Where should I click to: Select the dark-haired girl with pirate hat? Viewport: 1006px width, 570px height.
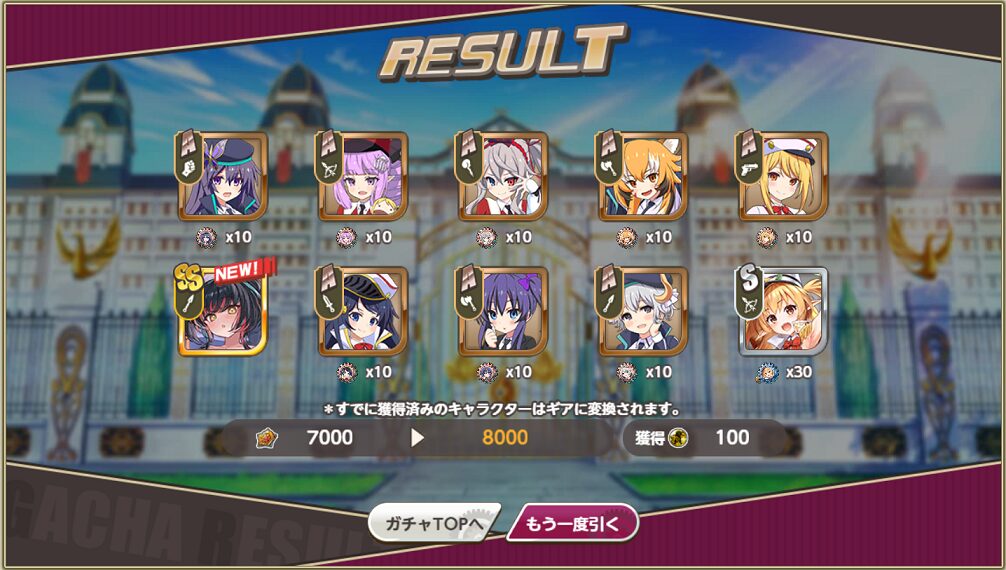point(363,311)
